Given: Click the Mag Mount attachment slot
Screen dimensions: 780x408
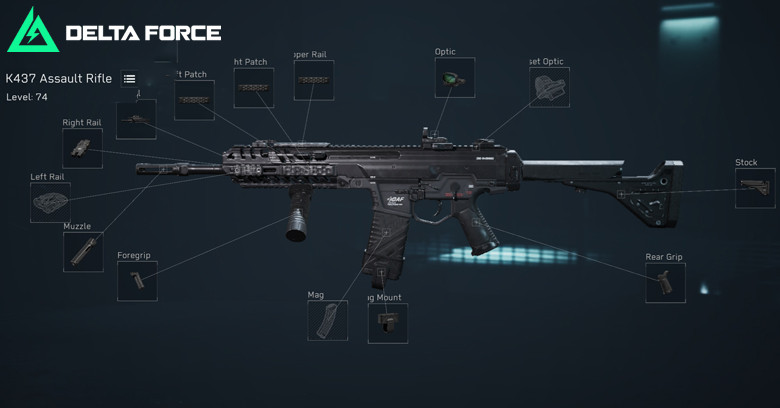Looking at the screenshot, I should click(x=387, y=323).
